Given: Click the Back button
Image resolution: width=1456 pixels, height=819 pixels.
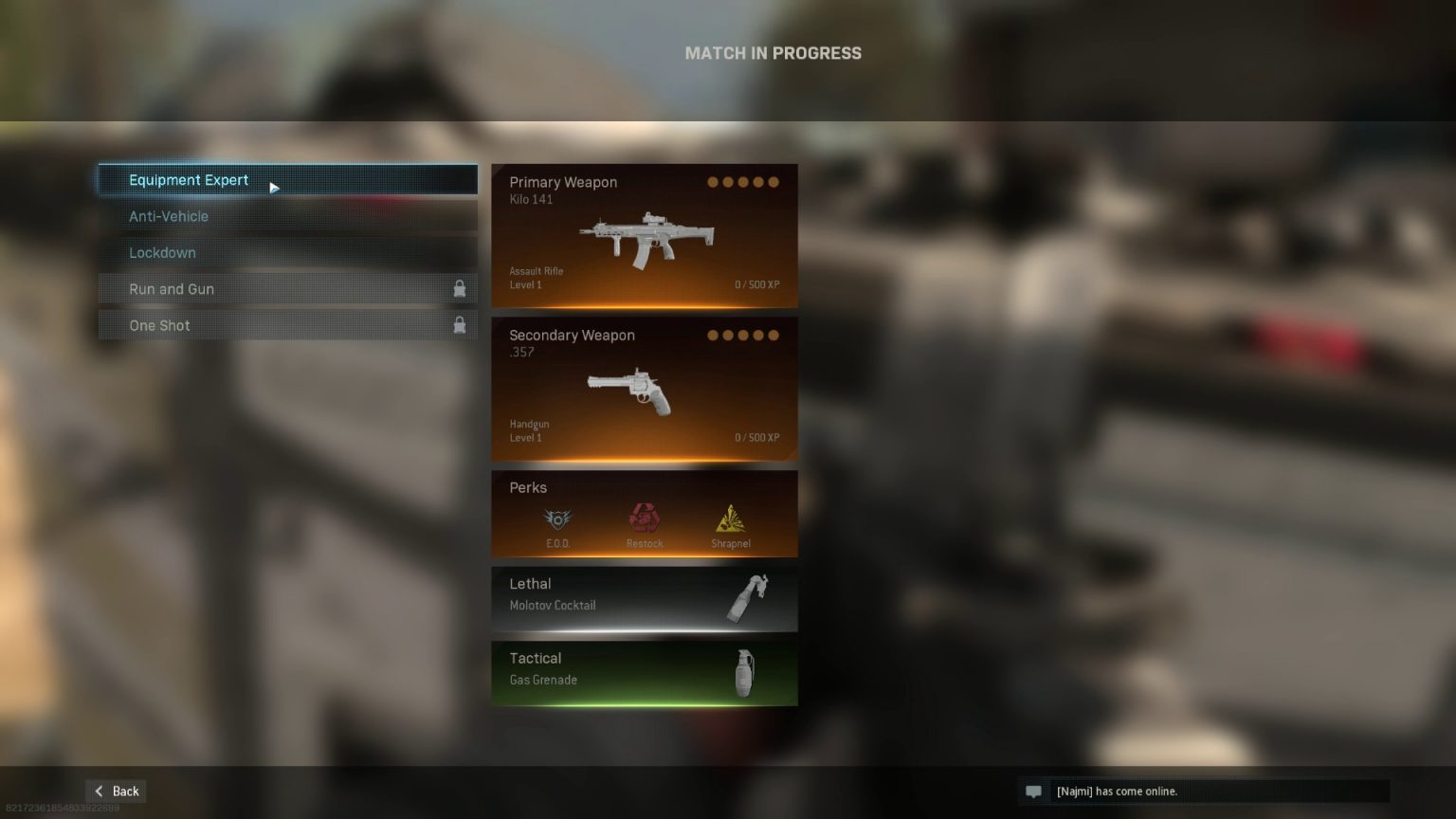Looking at the screenshot, I should point(115,791).
